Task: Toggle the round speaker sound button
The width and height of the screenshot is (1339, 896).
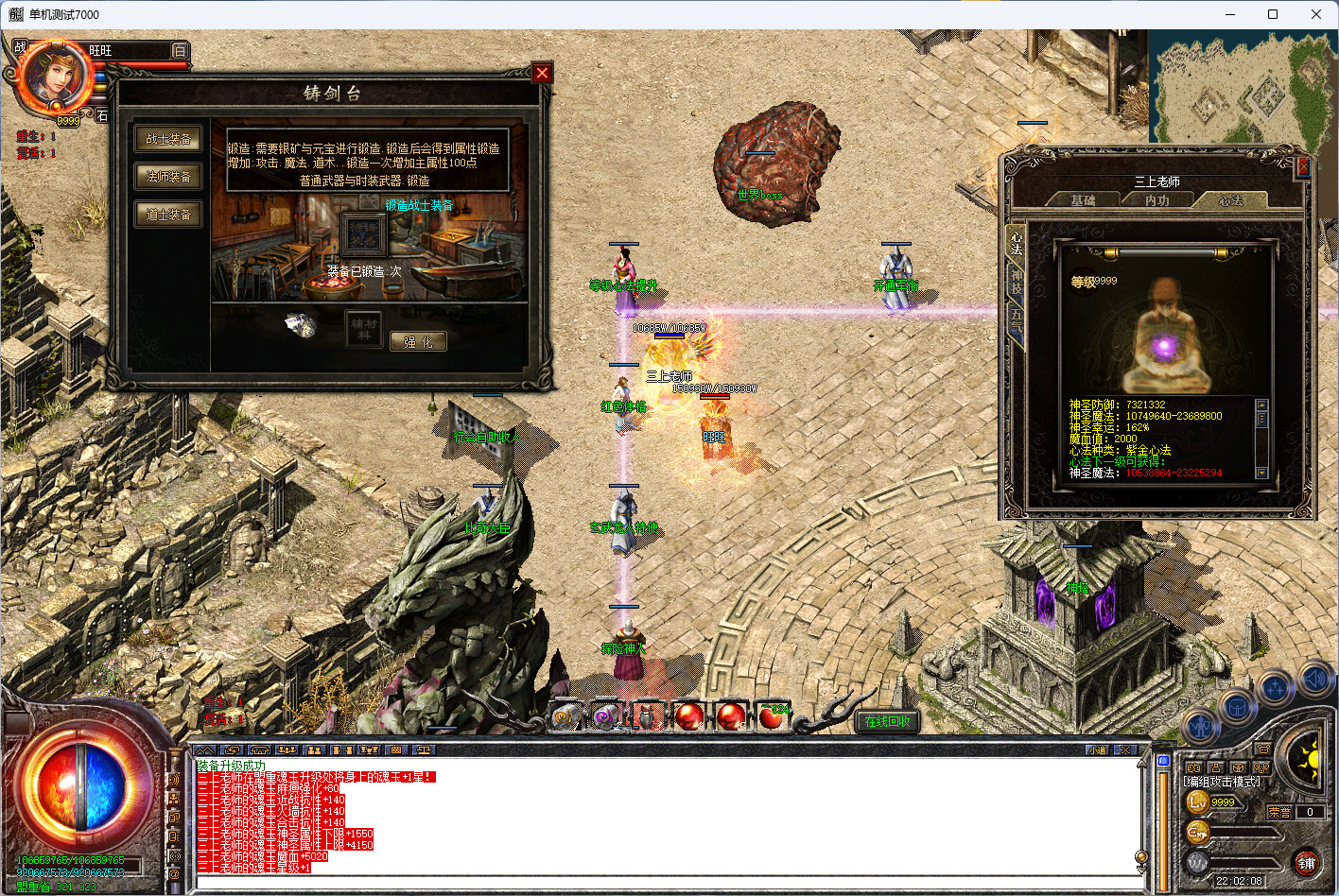Action: click(x=1314, y=678)
